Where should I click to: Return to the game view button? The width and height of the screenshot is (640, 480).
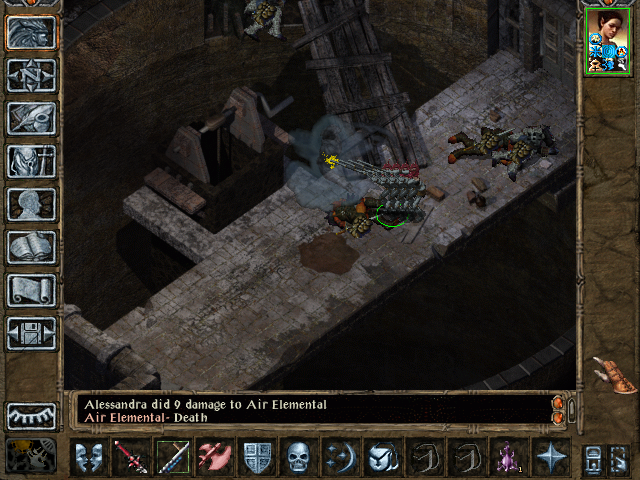click(x=31, y=32)
